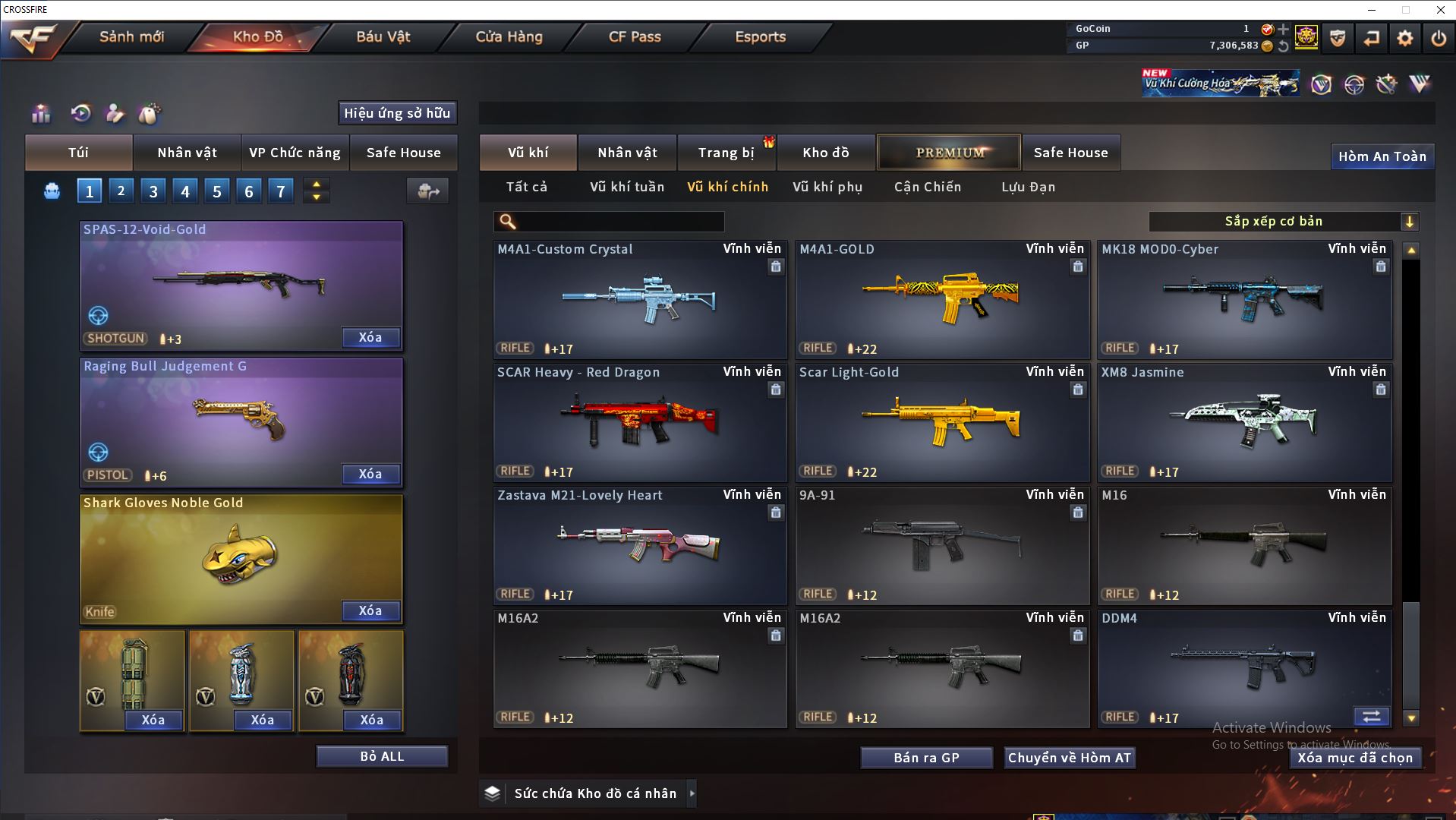This screenshot has height=820, width=1456.
Task: Remove the SPAS-12-Void-Gold shotgun with Xóa
Action: coord(370,337)
